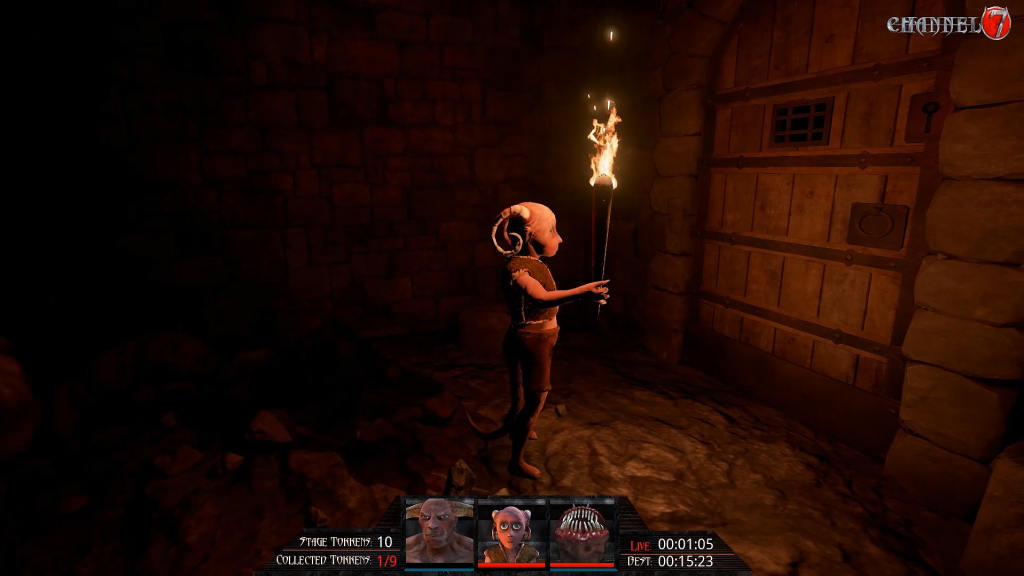This screenshot has width=1024, height=576.
Task: Choose the horned child character portrait
Action: (511, 532)
